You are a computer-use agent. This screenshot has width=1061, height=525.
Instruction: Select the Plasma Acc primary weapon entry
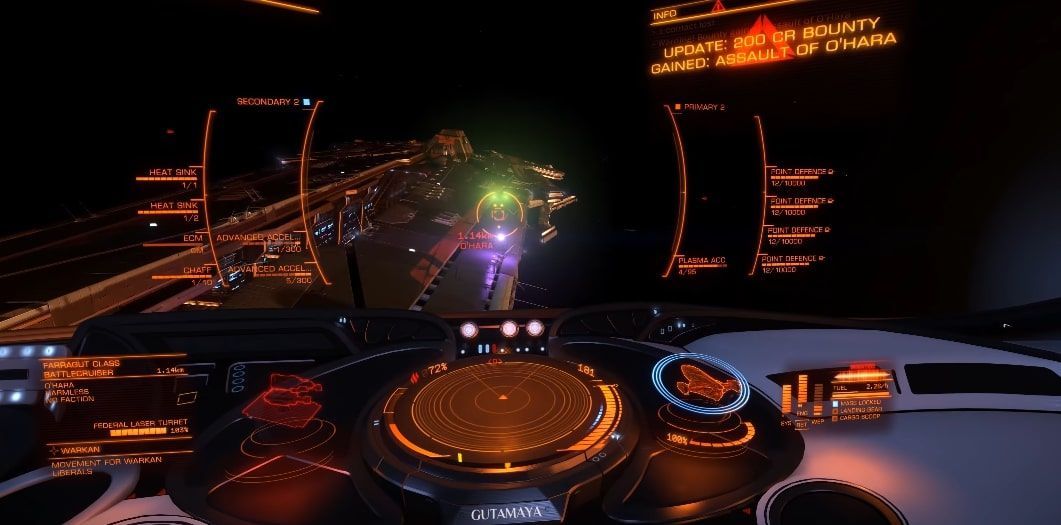tap(702, 263)
